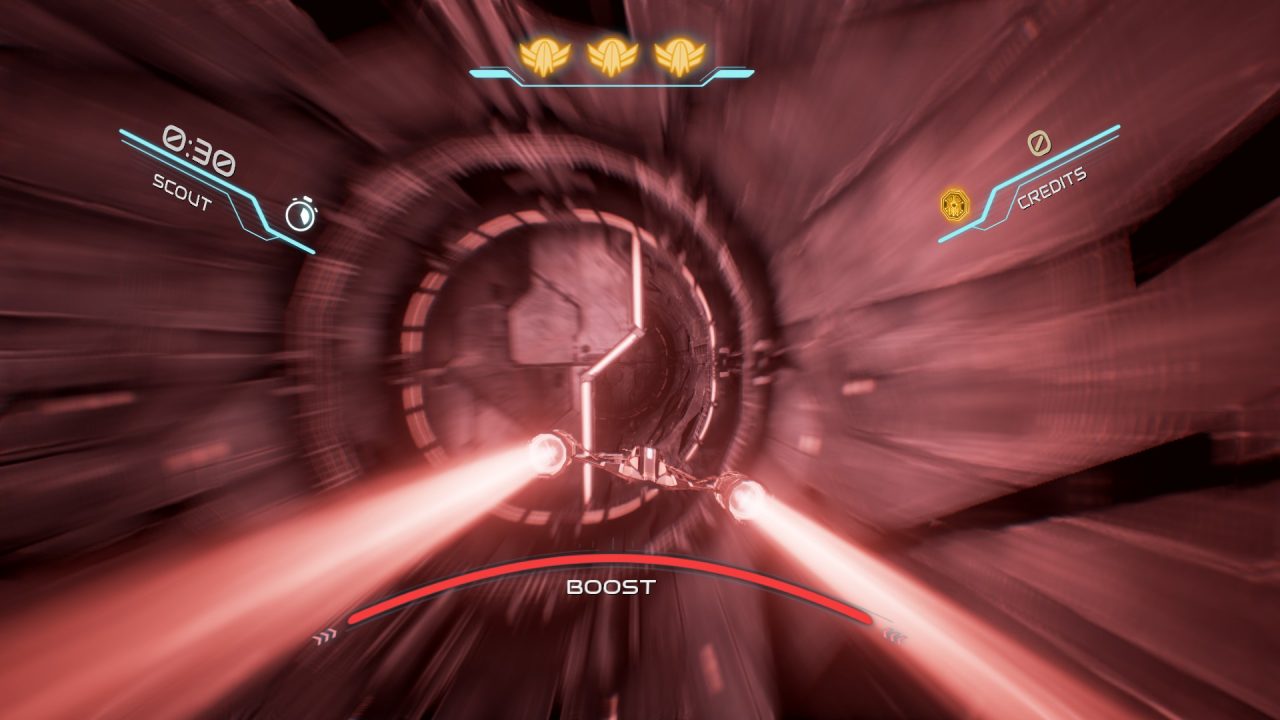Expand the timer panel on the left
Image resolution: width=1280 pixels, height=720 pixels.
pos(220,180)
